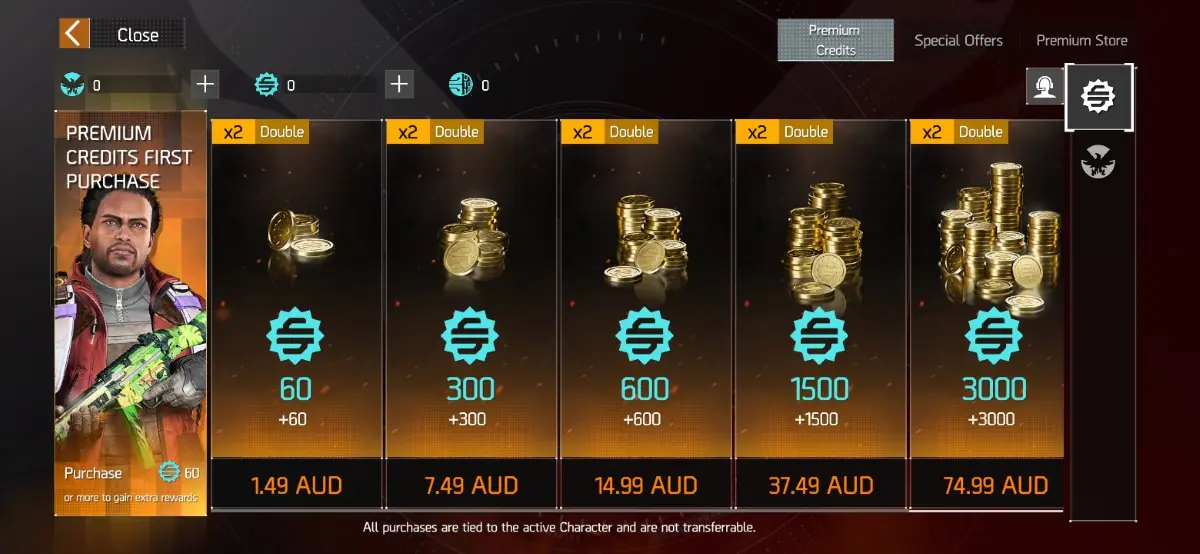Open the Premium Store tab

(1081, 40)
